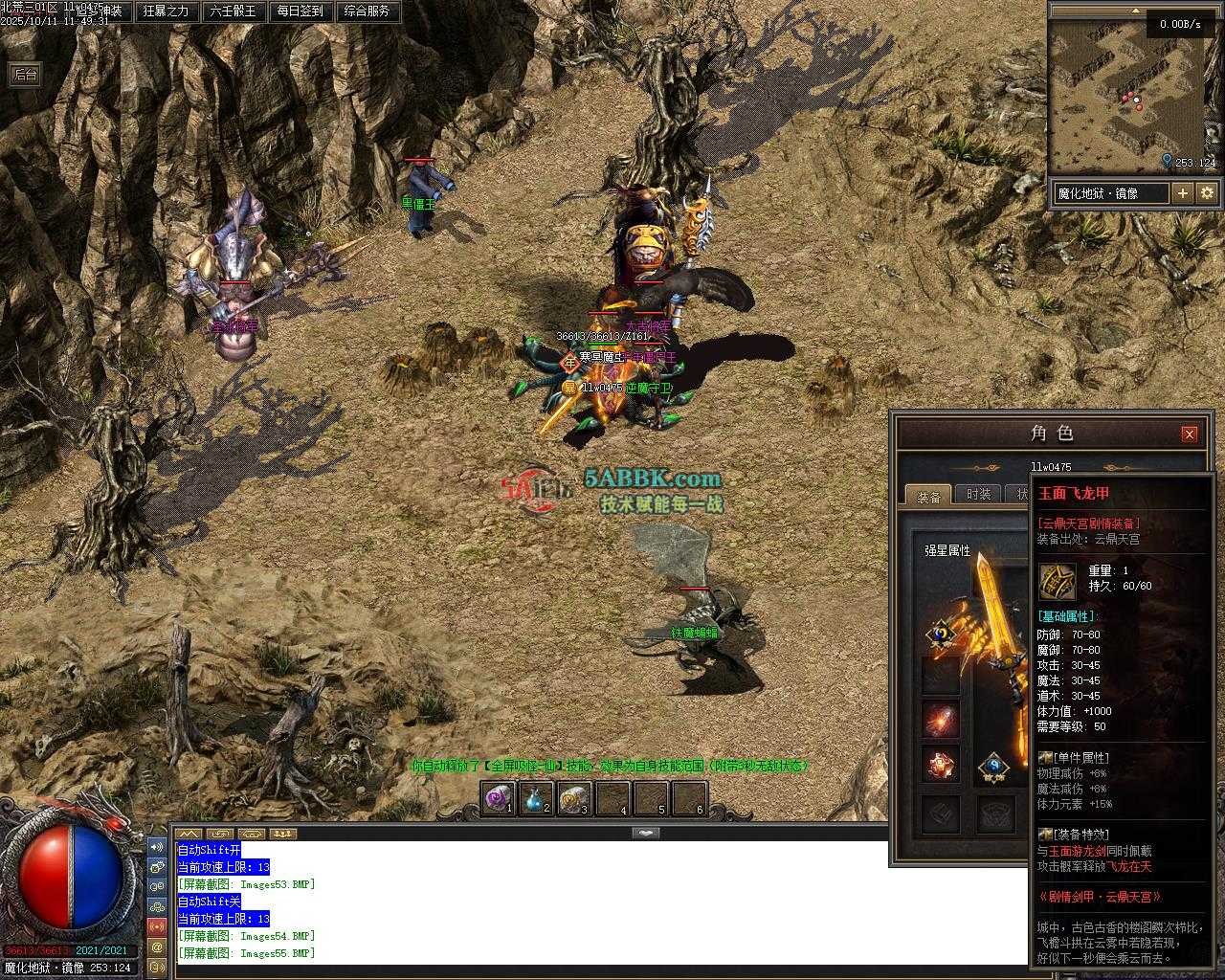Click the @ chat channel icon

pos(157,947)
